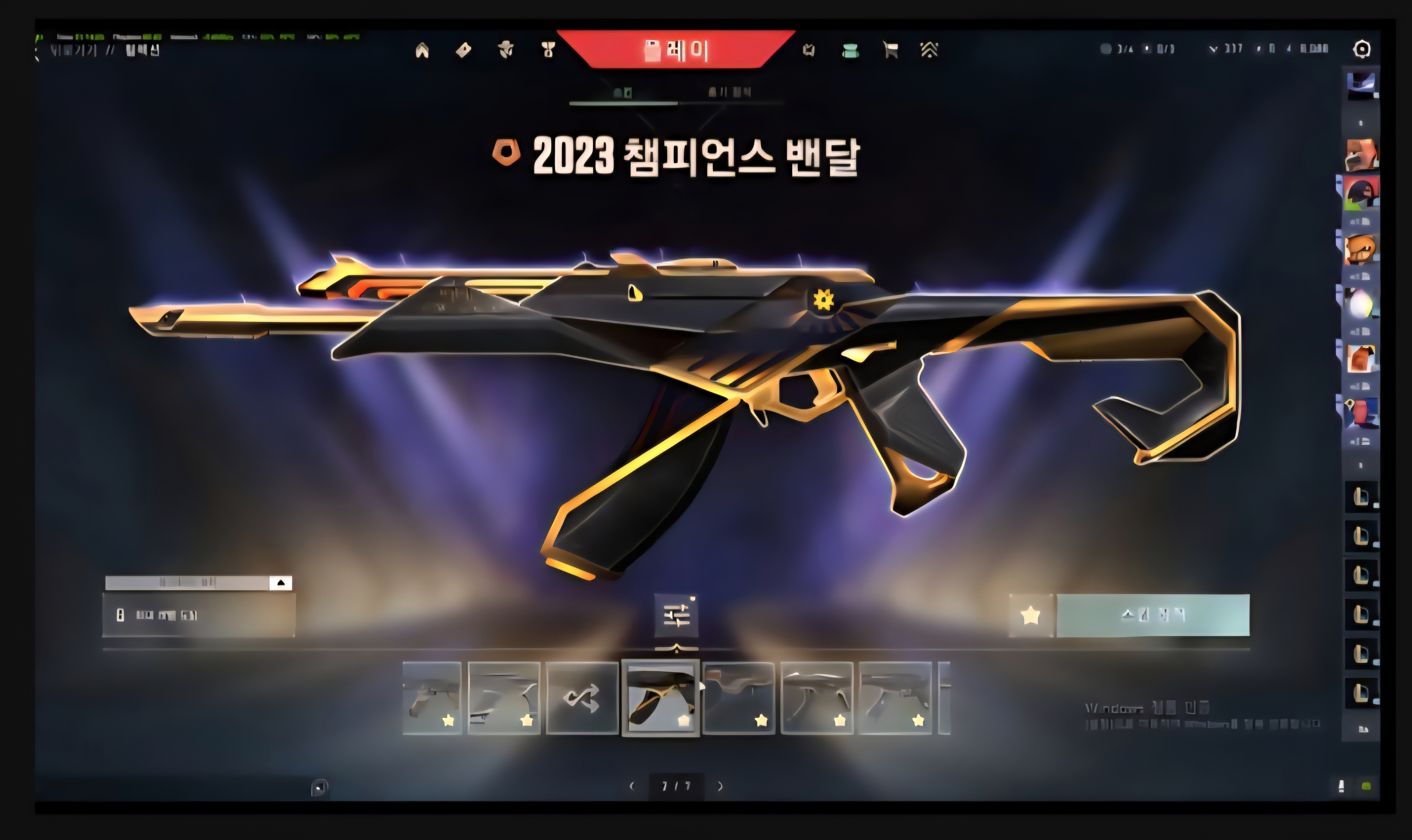
Task: Select the white egg friend avatar
Action: (x=1361, y=304)
